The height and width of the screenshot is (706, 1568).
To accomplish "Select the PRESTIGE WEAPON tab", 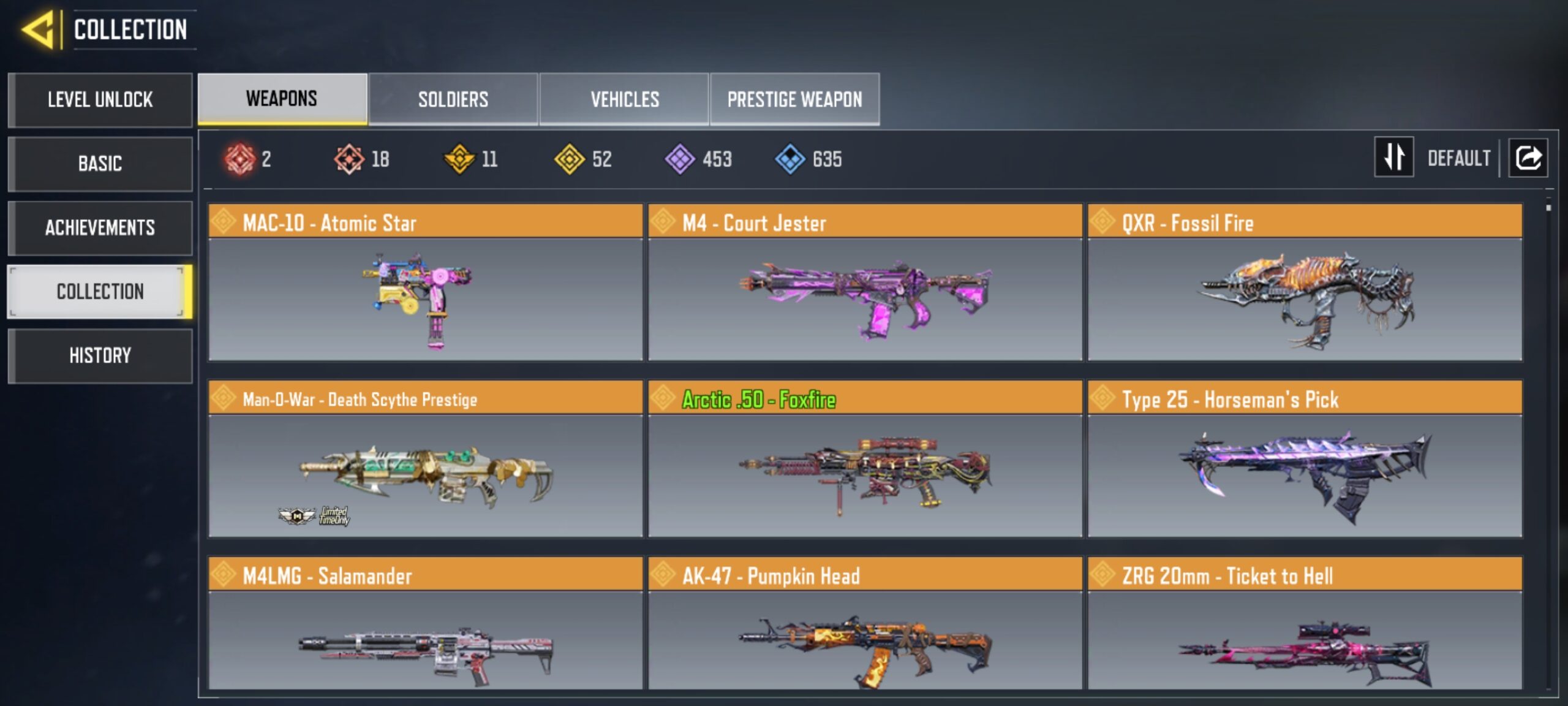I will coord(795,98).
